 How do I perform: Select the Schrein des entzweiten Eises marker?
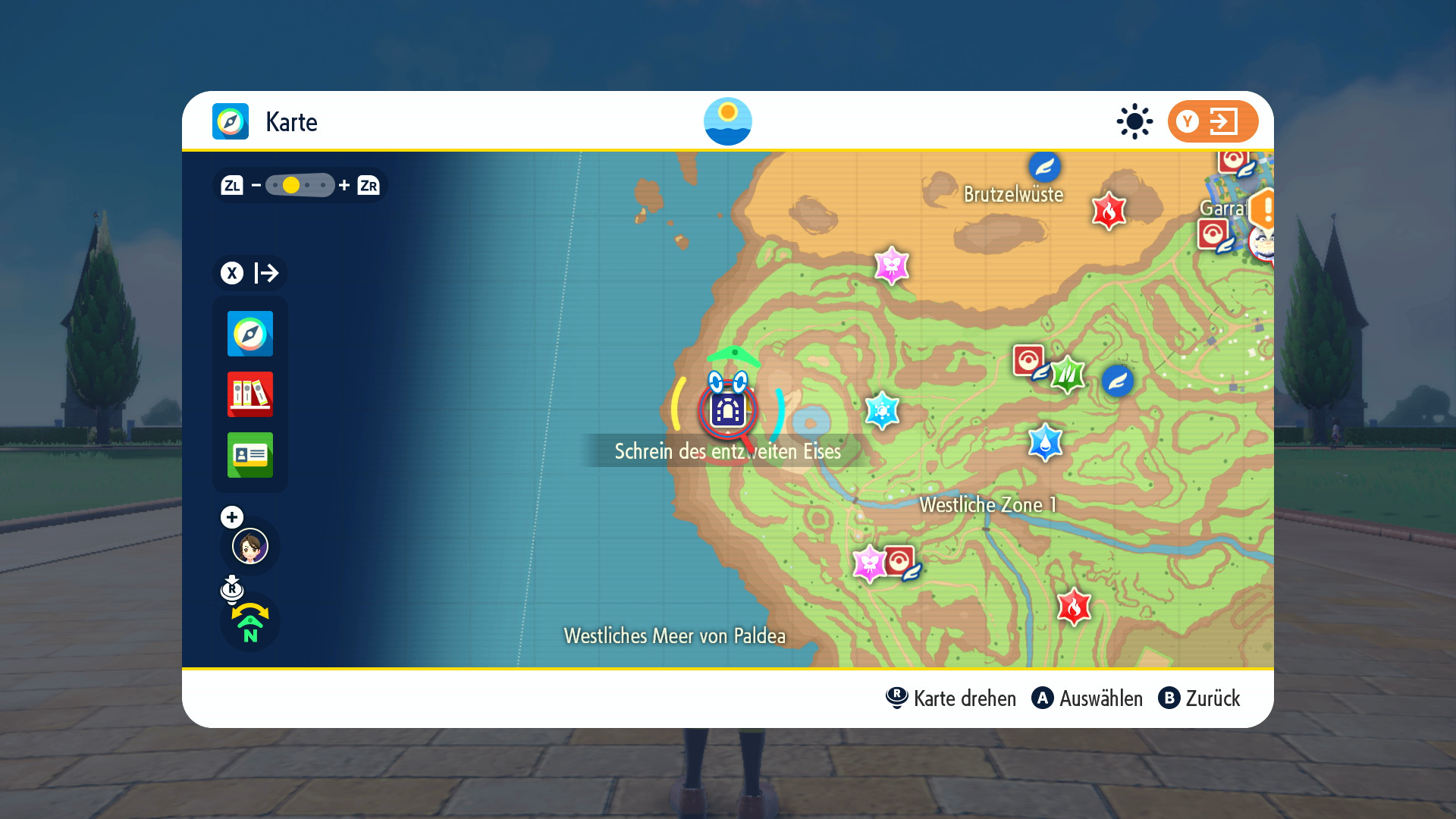727,410
